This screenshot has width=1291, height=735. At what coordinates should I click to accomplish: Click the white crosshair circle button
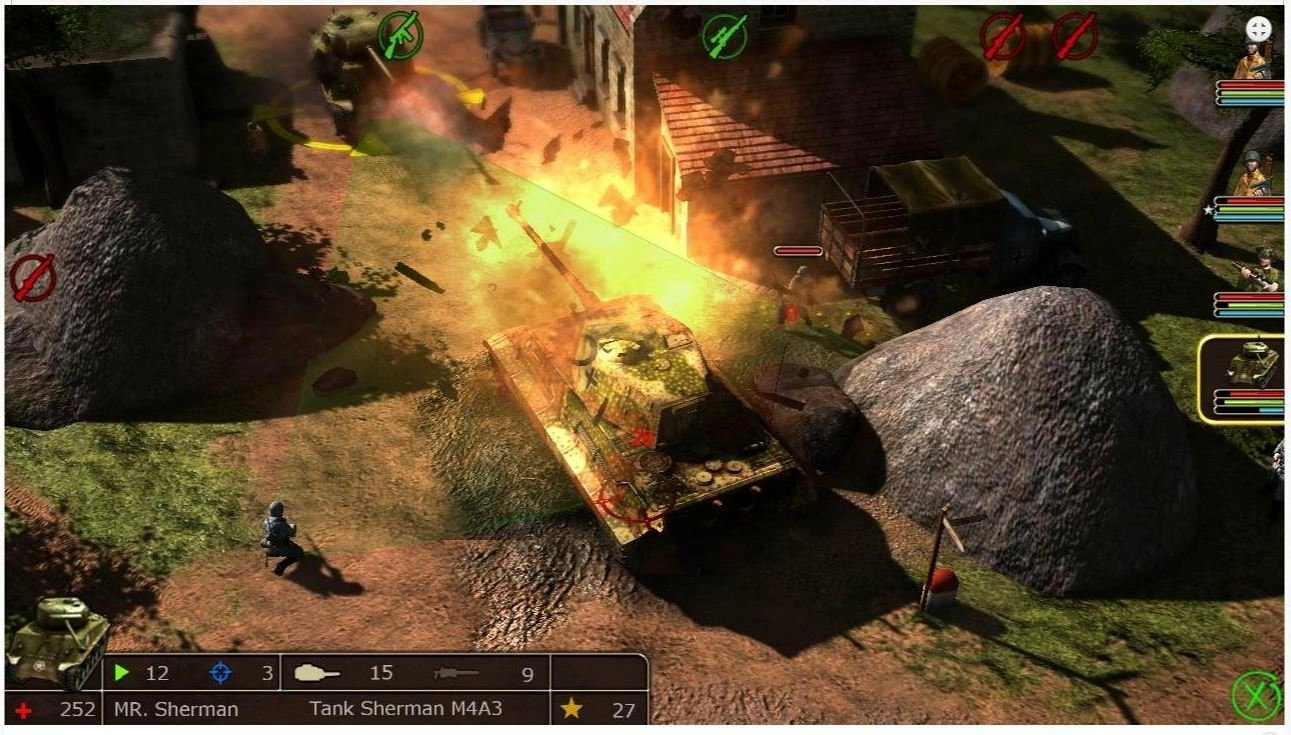[x=1258, y=29]
